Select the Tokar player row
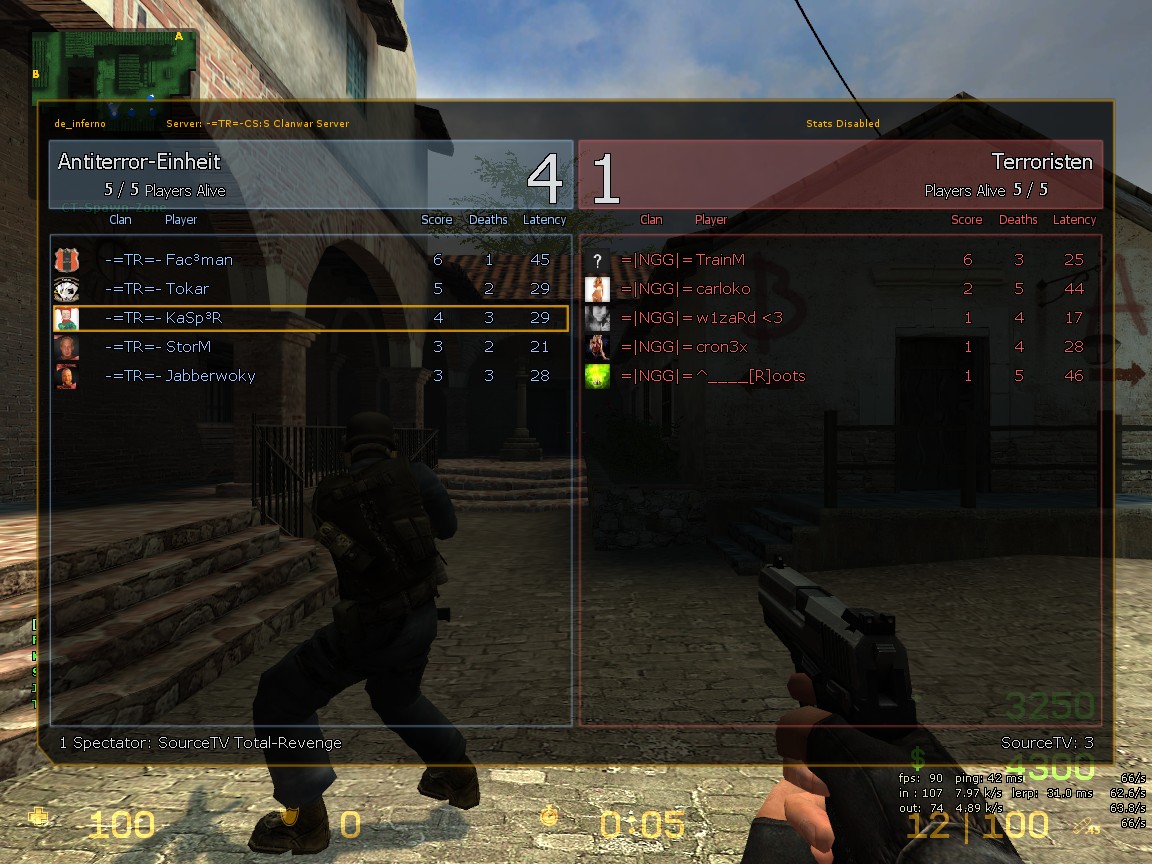The width and height of the screenshot is (1152, 864). (310, 289)
